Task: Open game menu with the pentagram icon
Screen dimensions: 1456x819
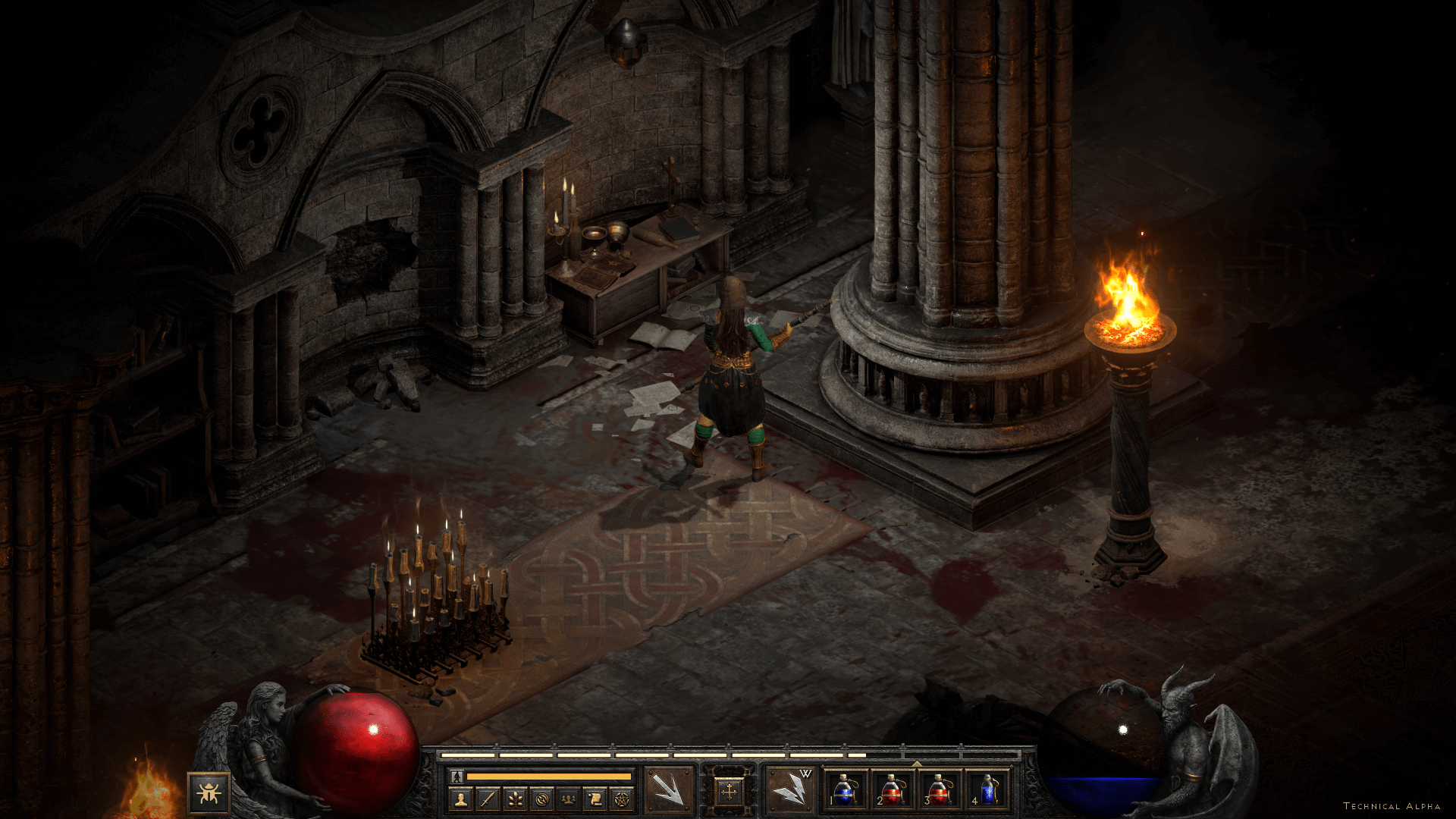Action: coord(622,799)
